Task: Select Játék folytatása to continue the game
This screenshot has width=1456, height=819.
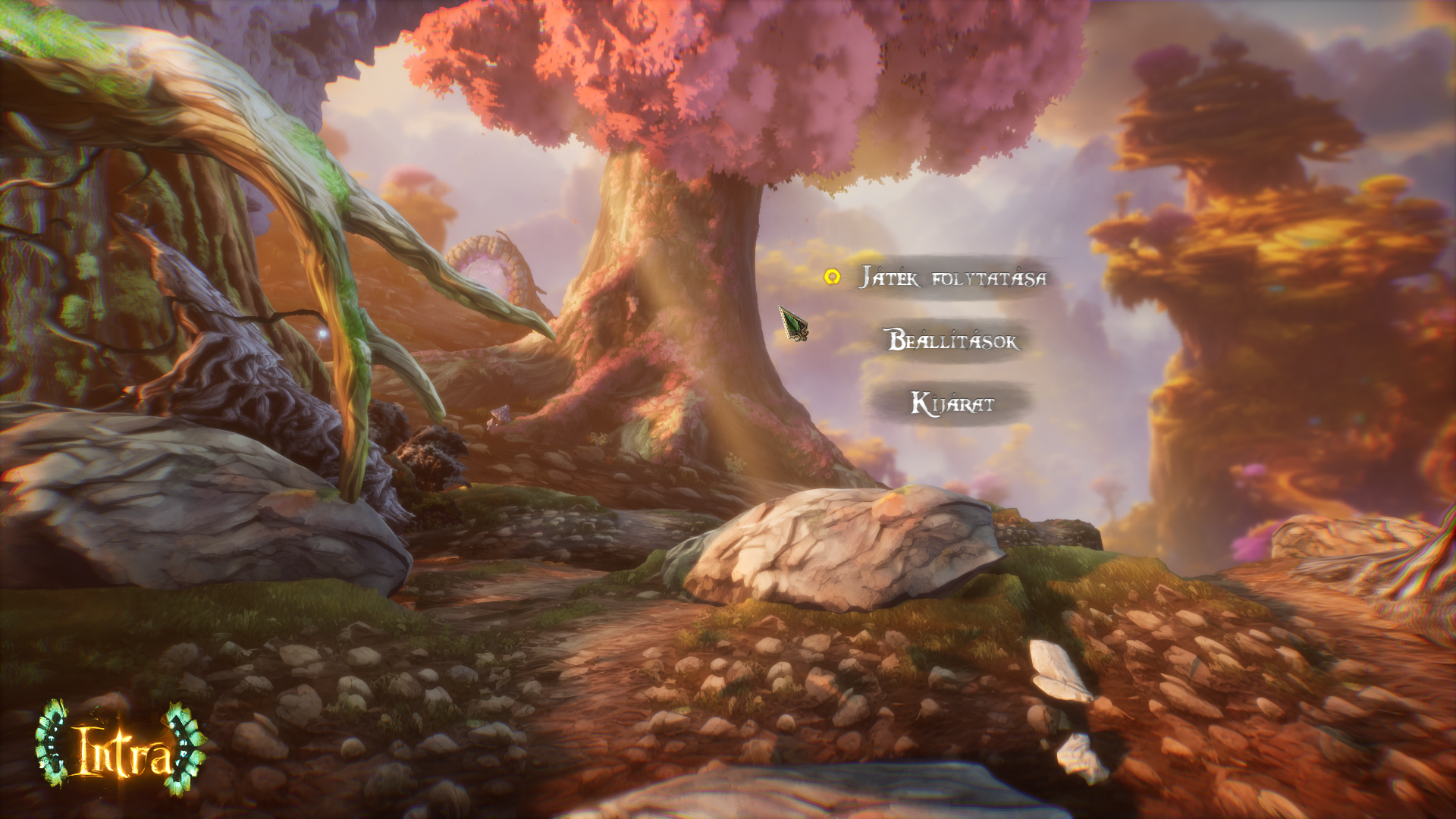Action: [x=952, y=278]
